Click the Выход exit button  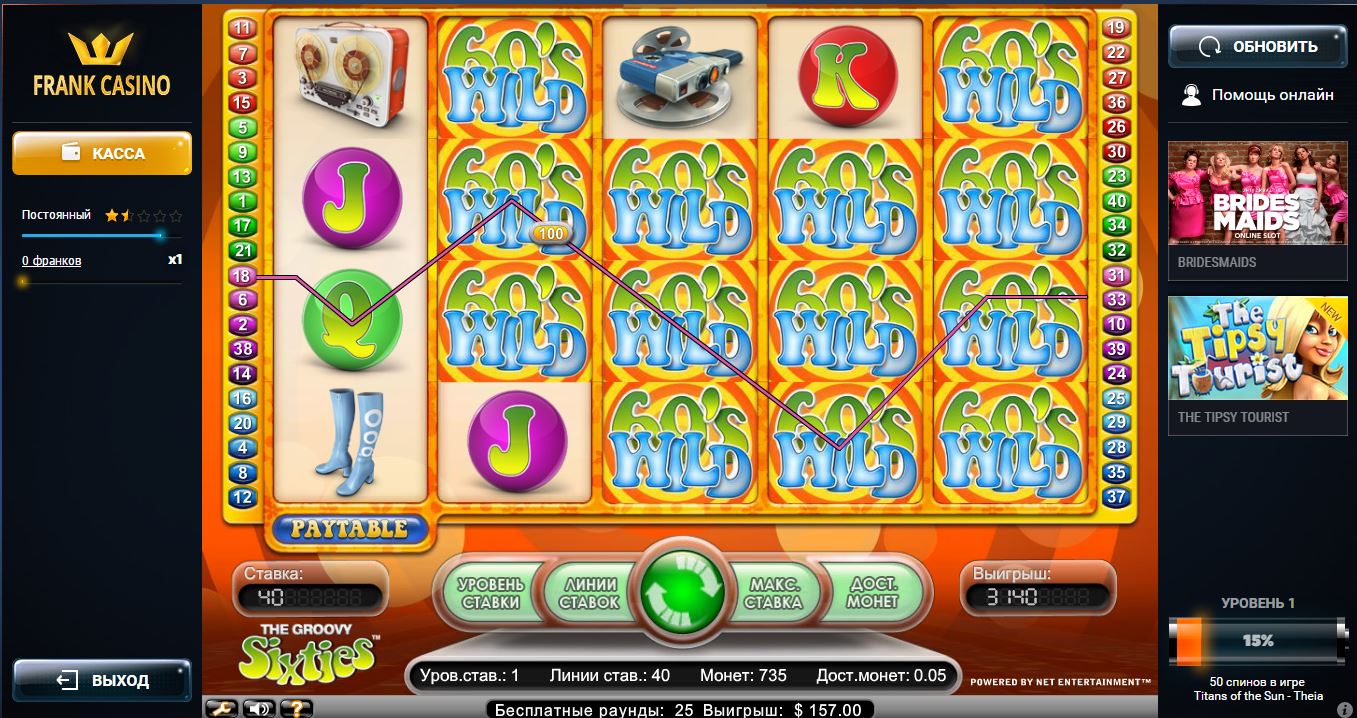pos(102,680)
